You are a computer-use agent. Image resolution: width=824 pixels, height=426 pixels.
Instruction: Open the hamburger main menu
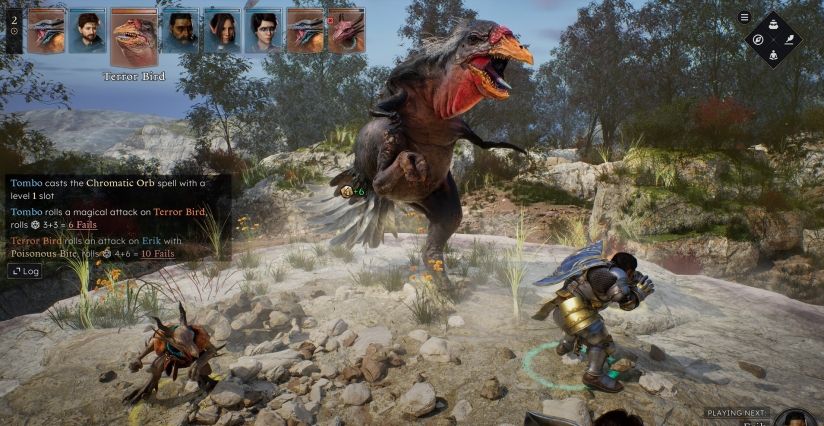click(744, 17)
